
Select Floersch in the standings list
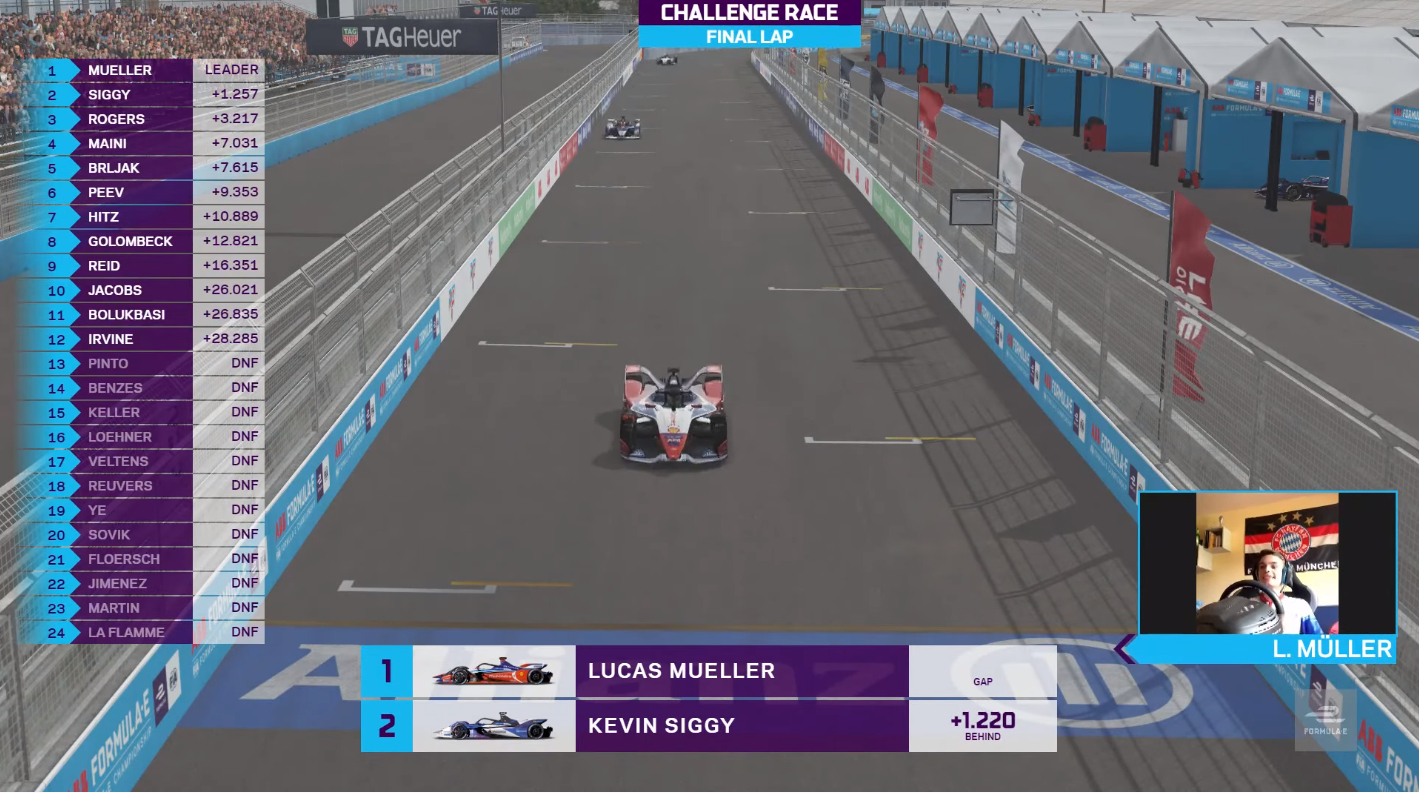[140, 559]
